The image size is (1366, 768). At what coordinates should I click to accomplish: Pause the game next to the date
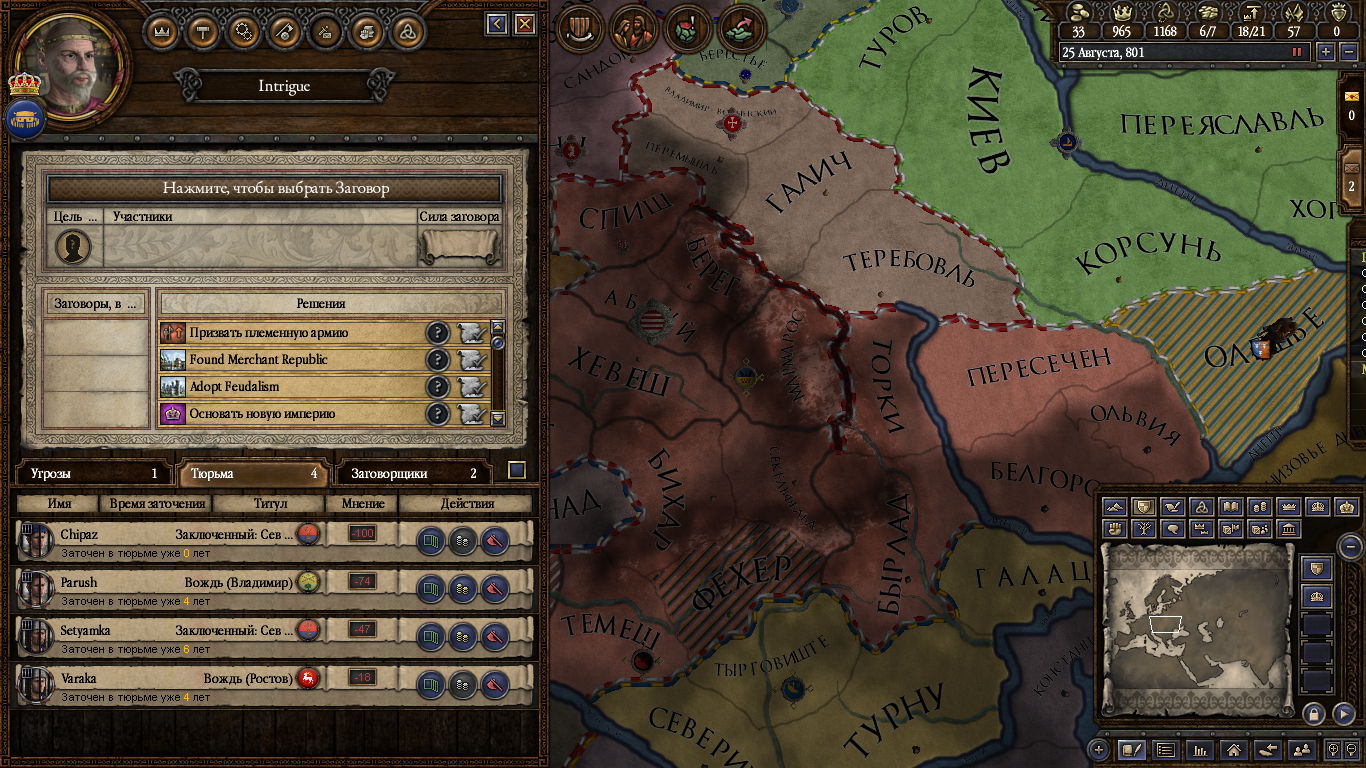pyautogui.click(x=1298, y=52)
